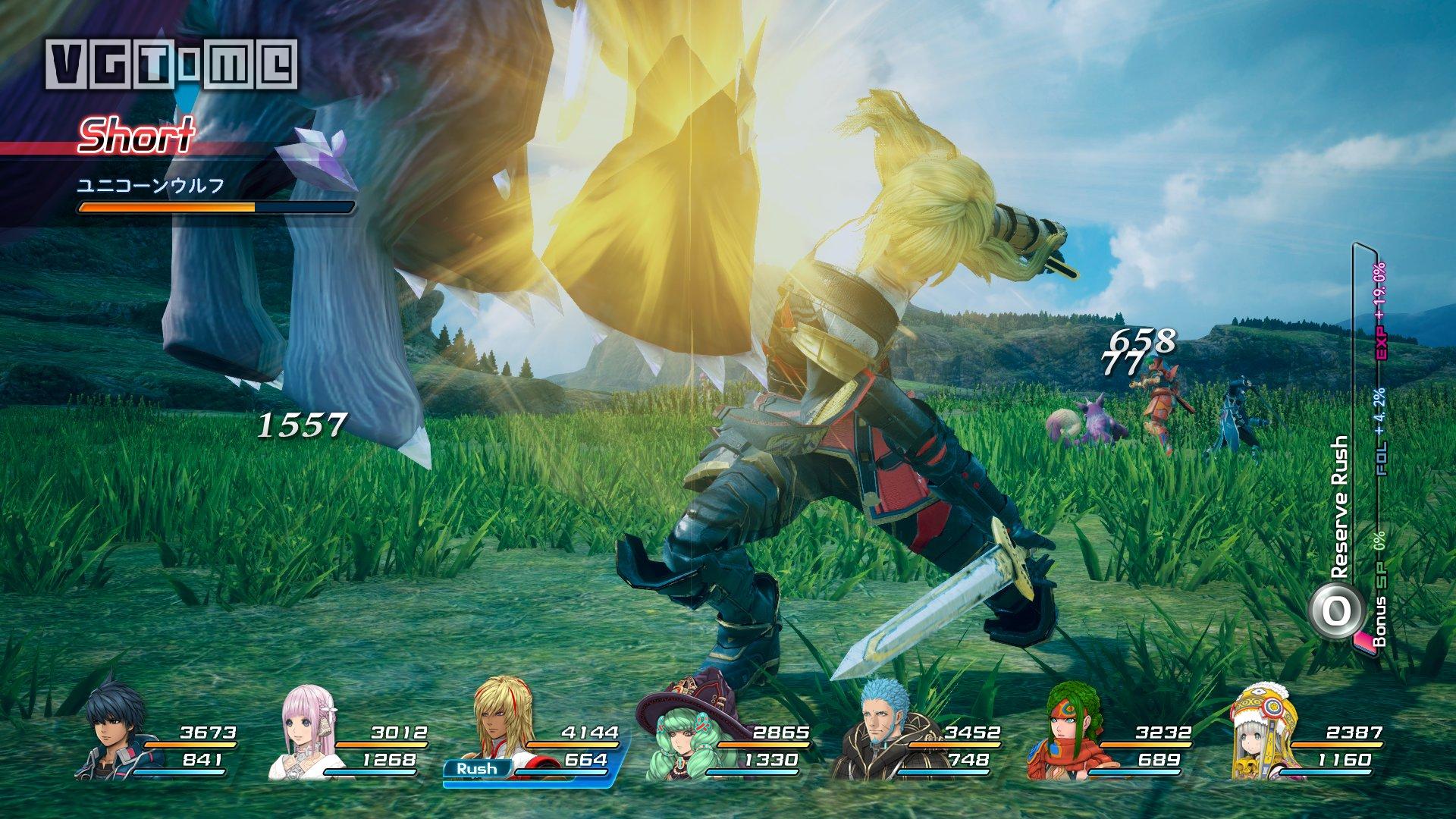1456x819 pixels.
Task: Click the Reserve Rush gauge
Action: point(1365,455)
